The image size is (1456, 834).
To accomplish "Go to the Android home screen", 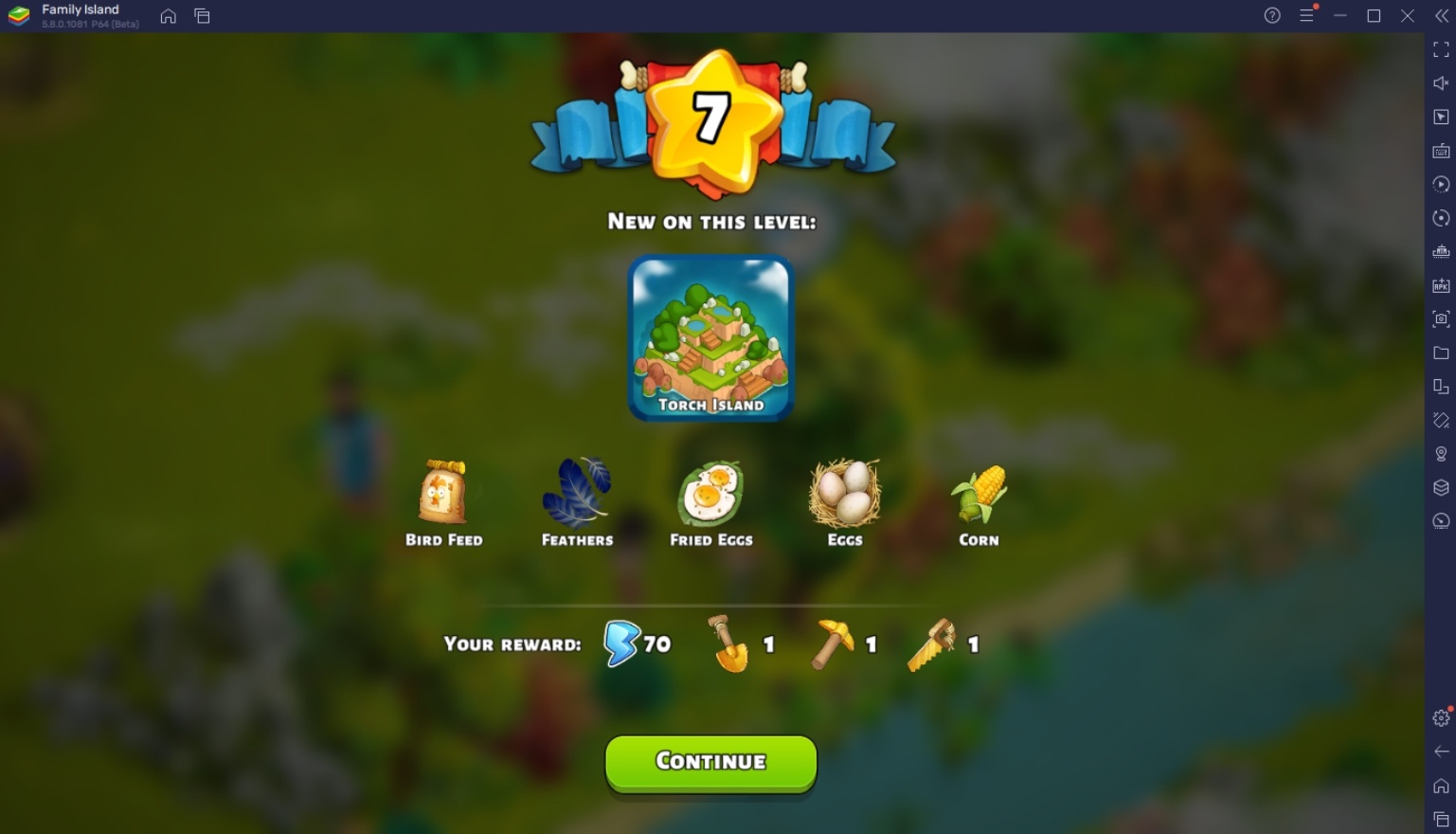I will [x=1441, y=785].
